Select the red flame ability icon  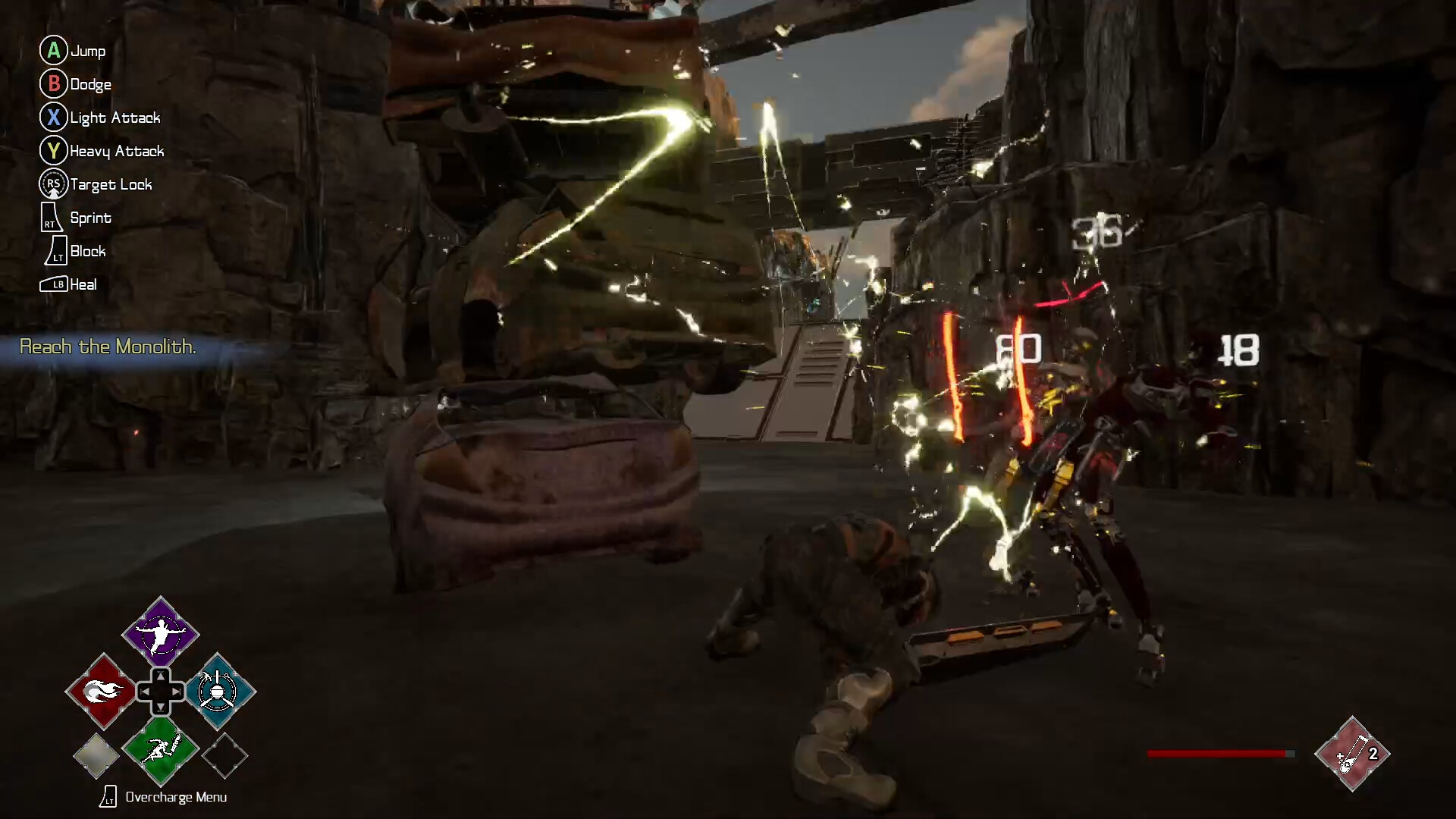coord(102,692)
